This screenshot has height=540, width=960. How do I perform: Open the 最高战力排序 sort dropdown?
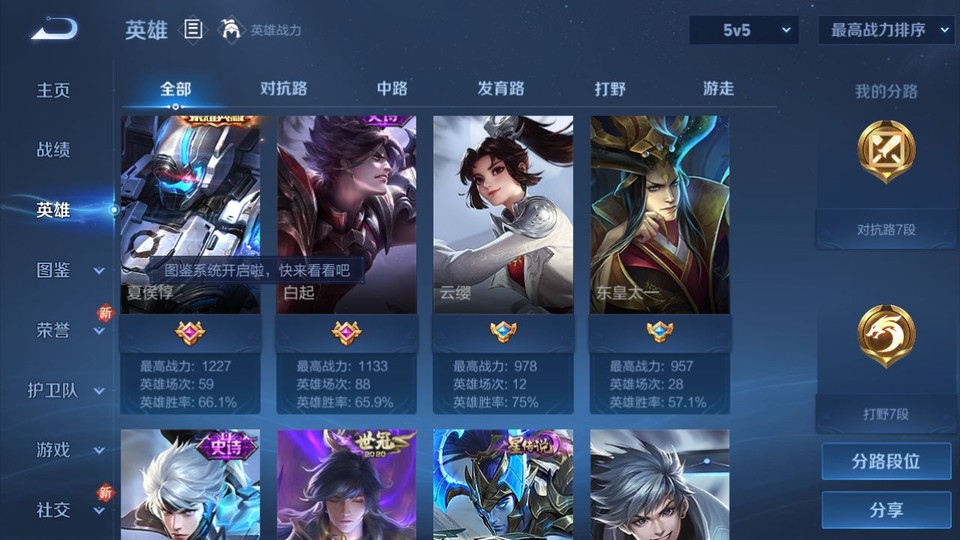click(886, 30)
